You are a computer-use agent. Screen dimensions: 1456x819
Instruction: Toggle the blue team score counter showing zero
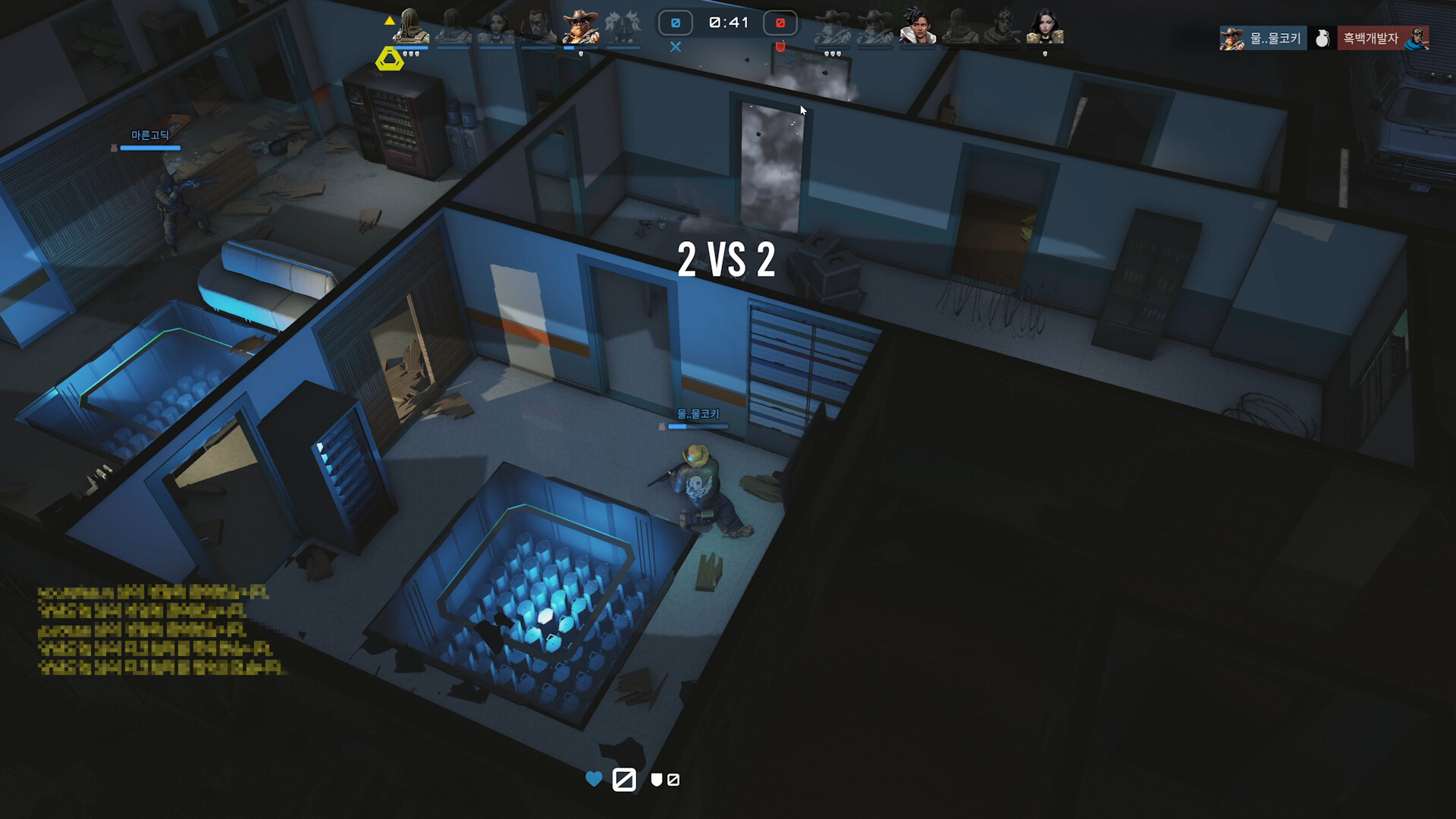pos(675,23)
